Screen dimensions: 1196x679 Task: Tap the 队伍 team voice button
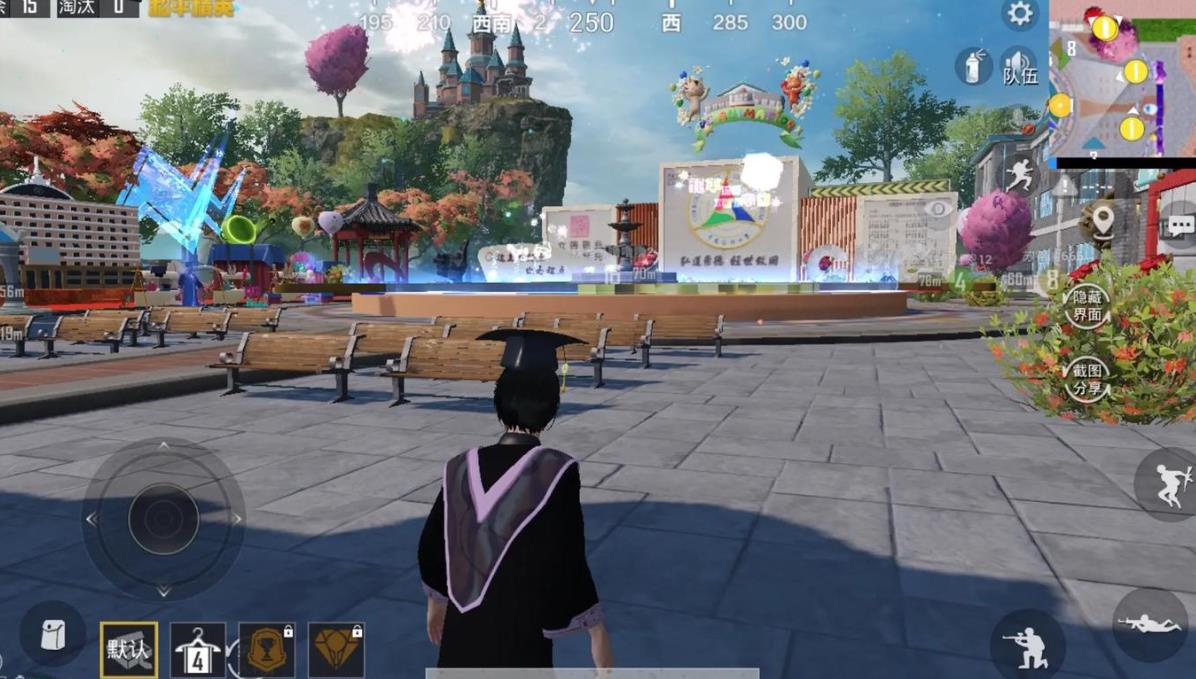coord(1019,67)
